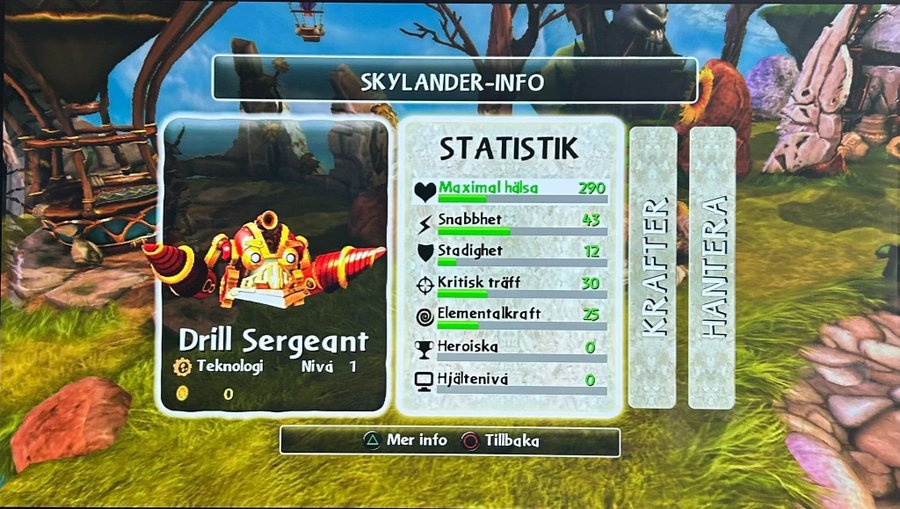Highlight the Kritisk träff stat row
This screenshot has height=509, width=900.
pyautogui.click(x=510, y=286)
